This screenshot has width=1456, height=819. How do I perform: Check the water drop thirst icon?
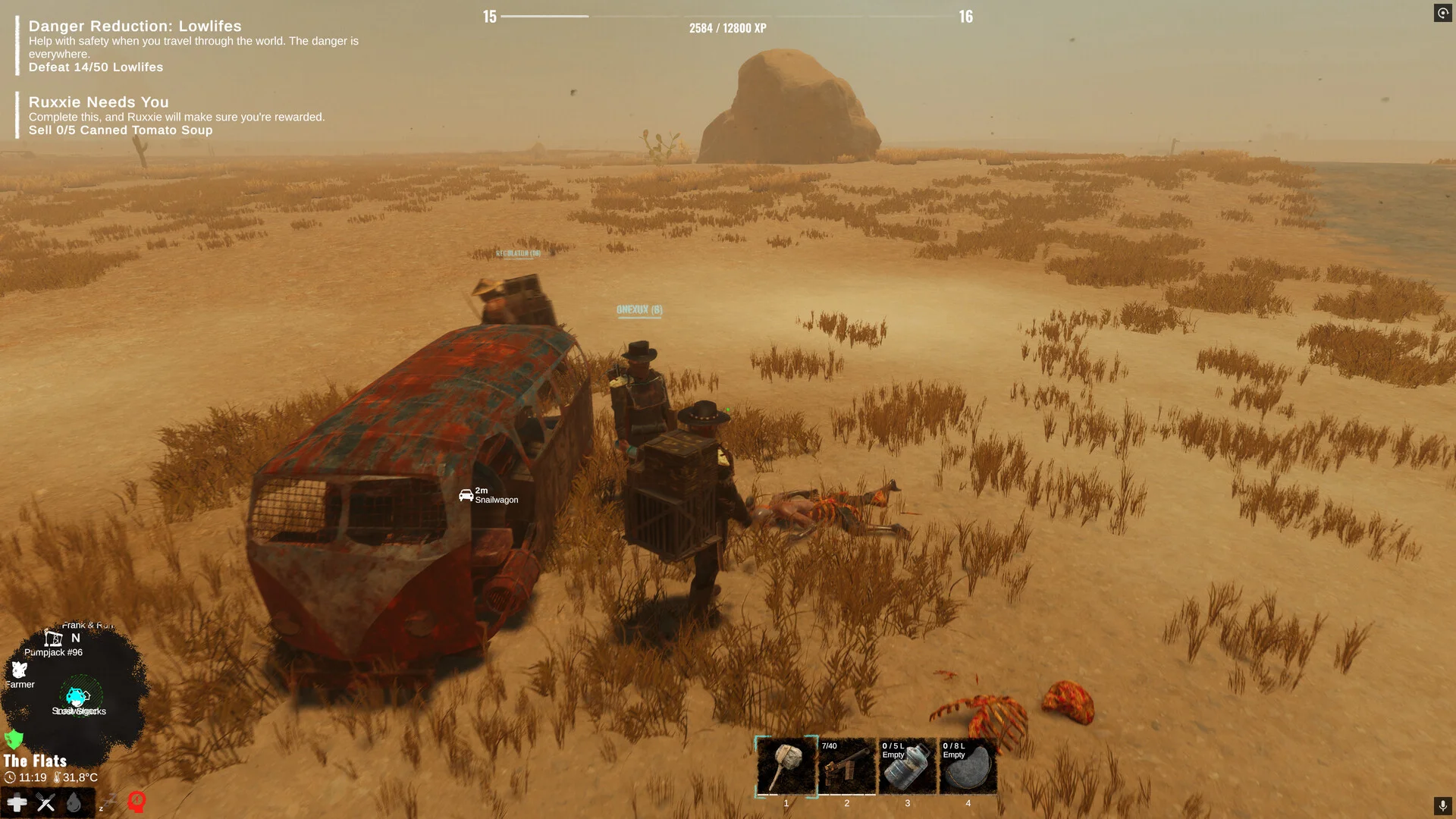point(74,802)
